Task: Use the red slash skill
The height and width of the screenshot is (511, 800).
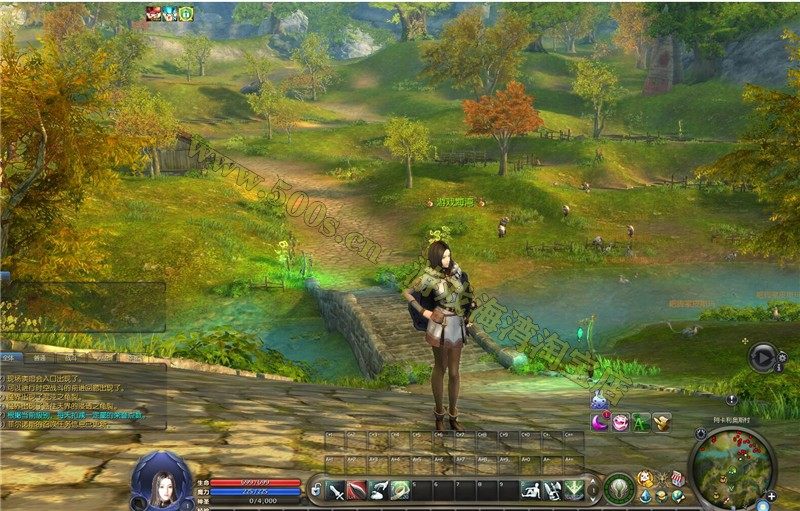Action: [x=357, y=490]
